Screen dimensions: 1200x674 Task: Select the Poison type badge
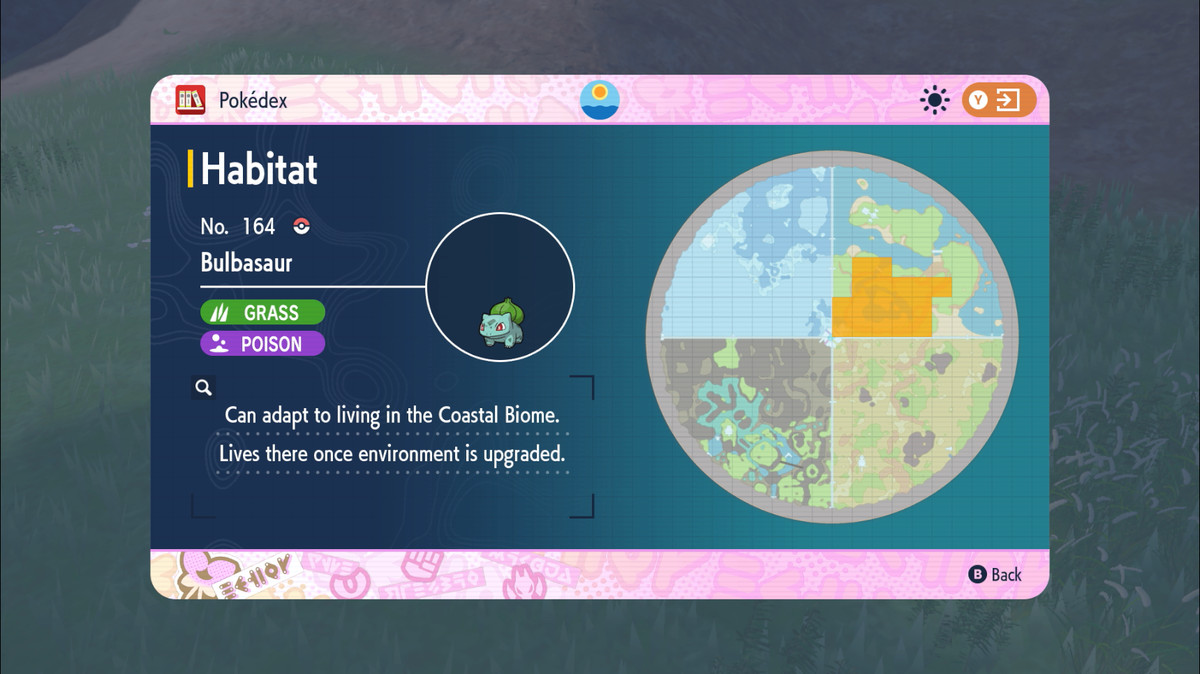(263, 344)
